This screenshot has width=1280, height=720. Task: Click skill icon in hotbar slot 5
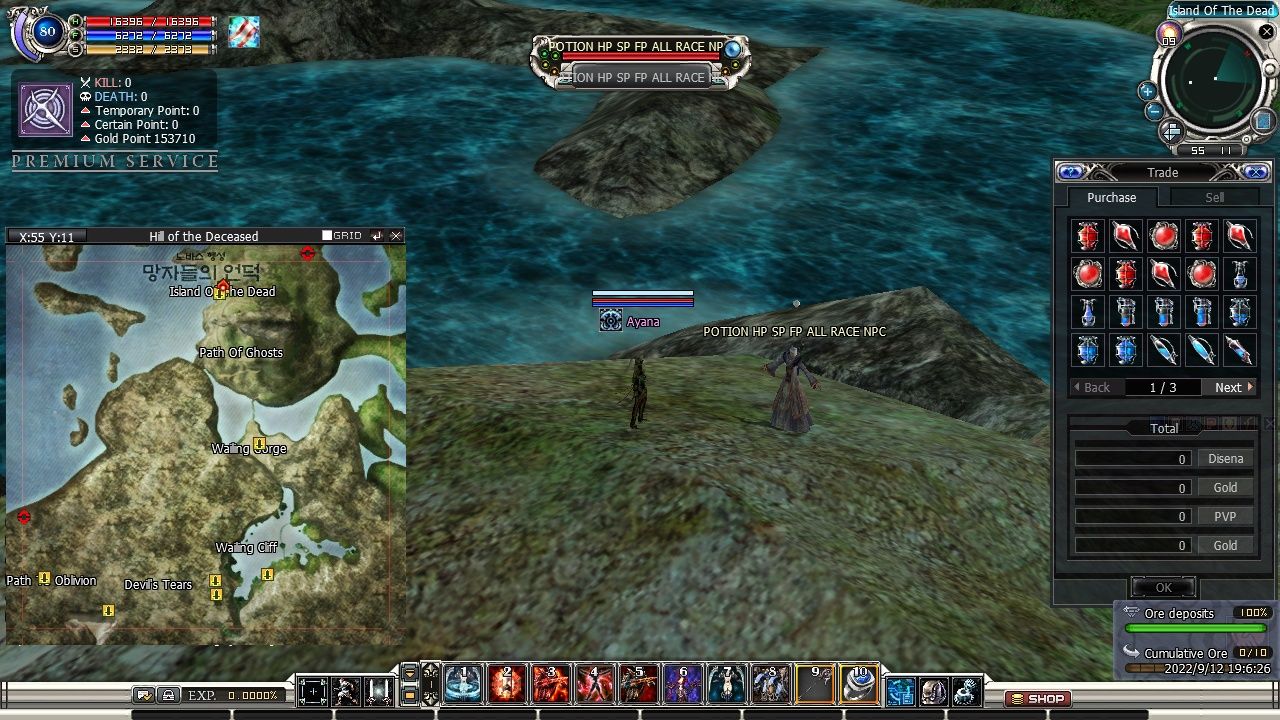point(637,684)
